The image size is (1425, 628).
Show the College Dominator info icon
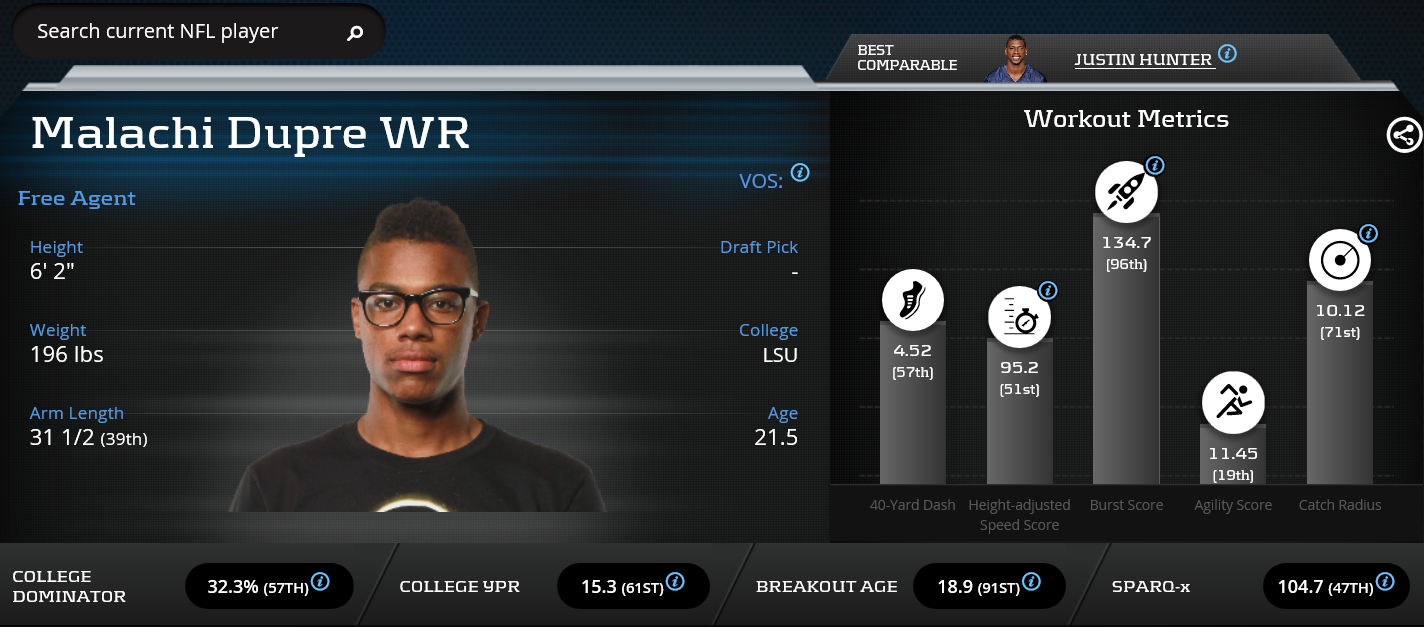tap(321, 581)
